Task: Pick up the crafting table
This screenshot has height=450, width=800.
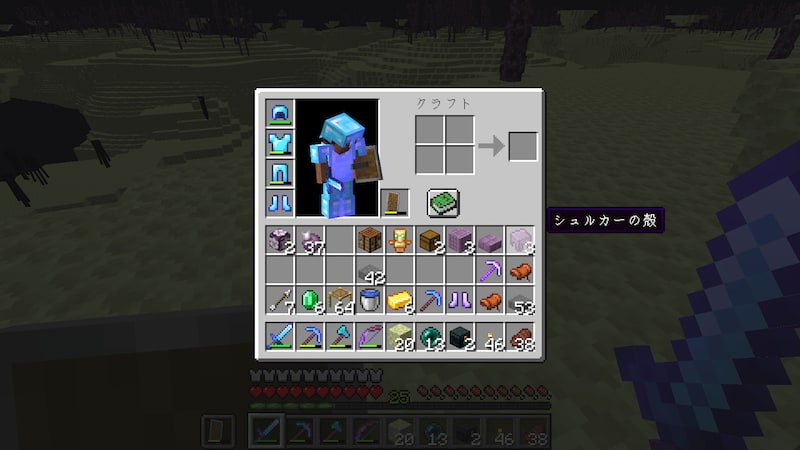Action: 370,241
